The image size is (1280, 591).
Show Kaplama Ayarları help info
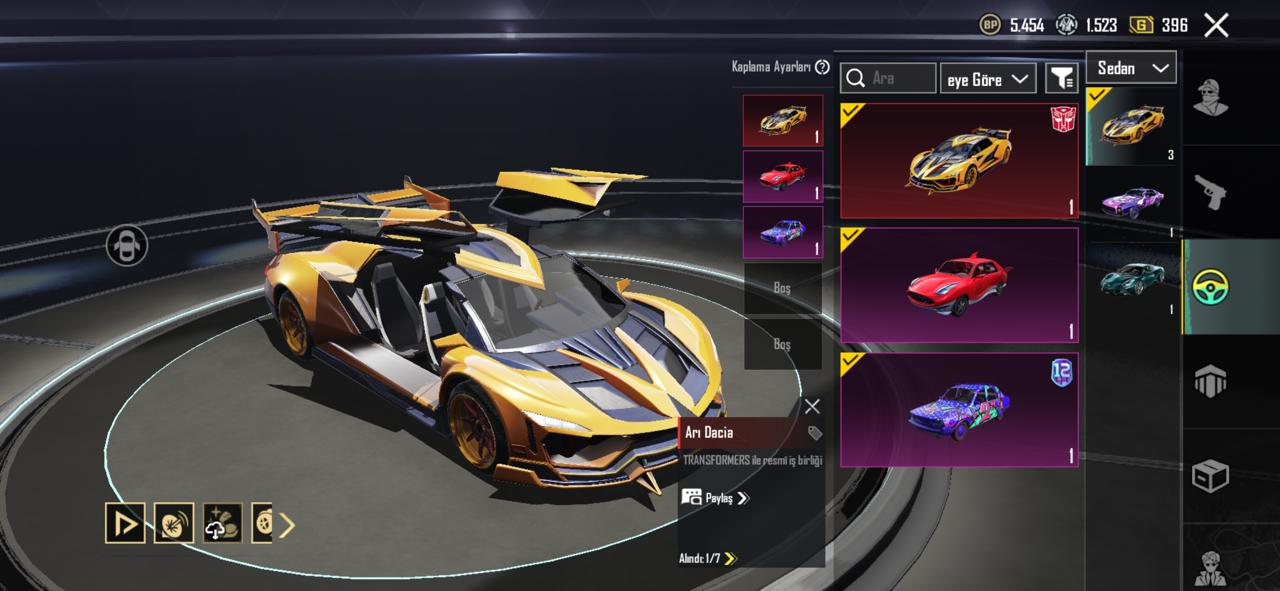(822, 67)
